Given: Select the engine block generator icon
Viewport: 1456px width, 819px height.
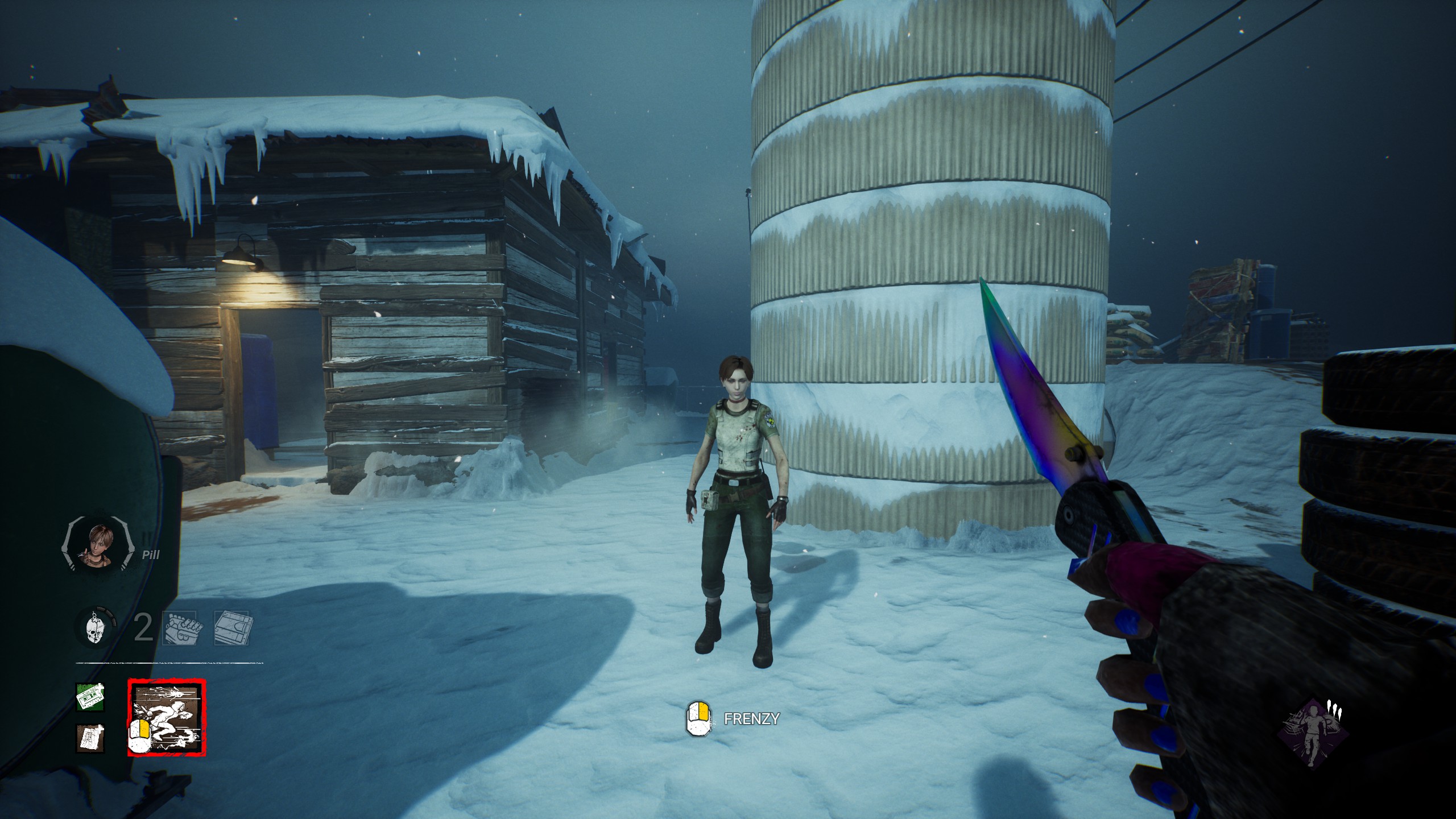Looking at the screenshot, I should [180, 628].
